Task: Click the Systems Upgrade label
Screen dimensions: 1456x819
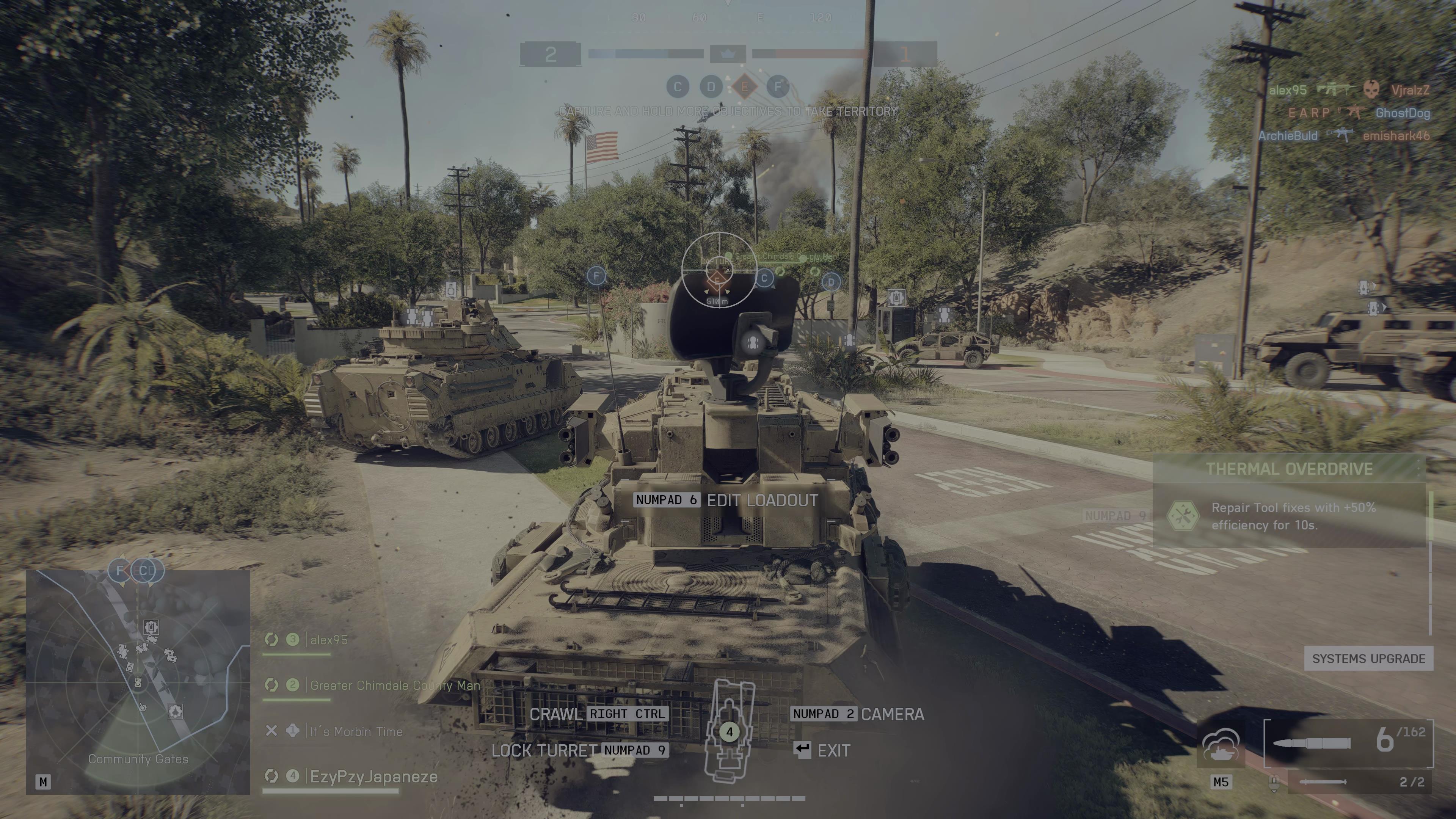Action: (1368, 659)
